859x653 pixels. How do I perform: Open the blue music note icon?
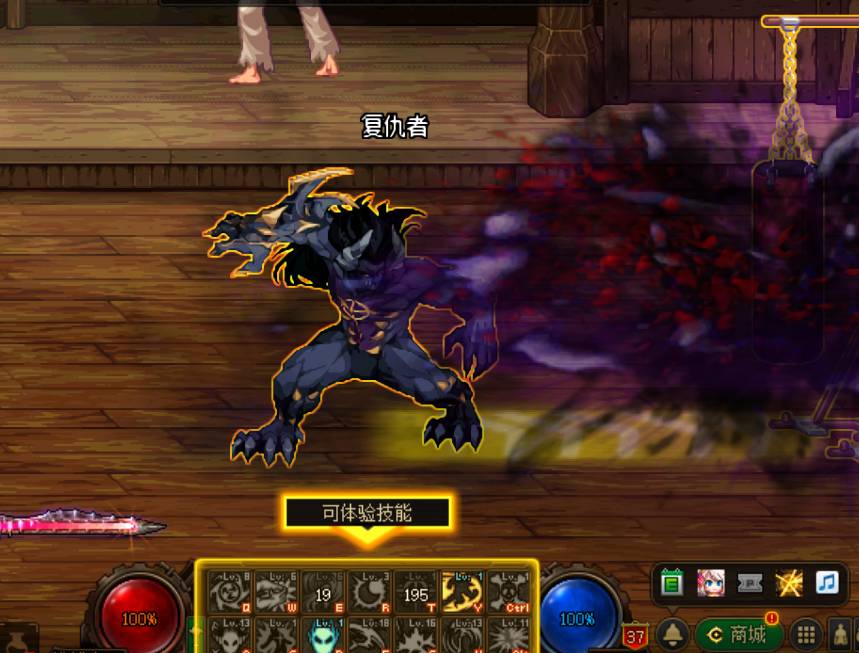(827, 583)
